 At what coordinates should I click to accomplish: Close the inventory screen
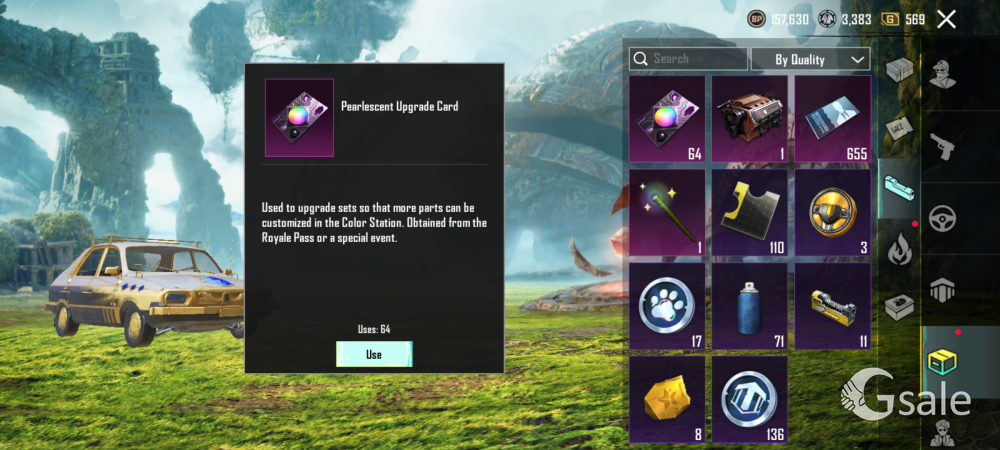coord(946,19)
